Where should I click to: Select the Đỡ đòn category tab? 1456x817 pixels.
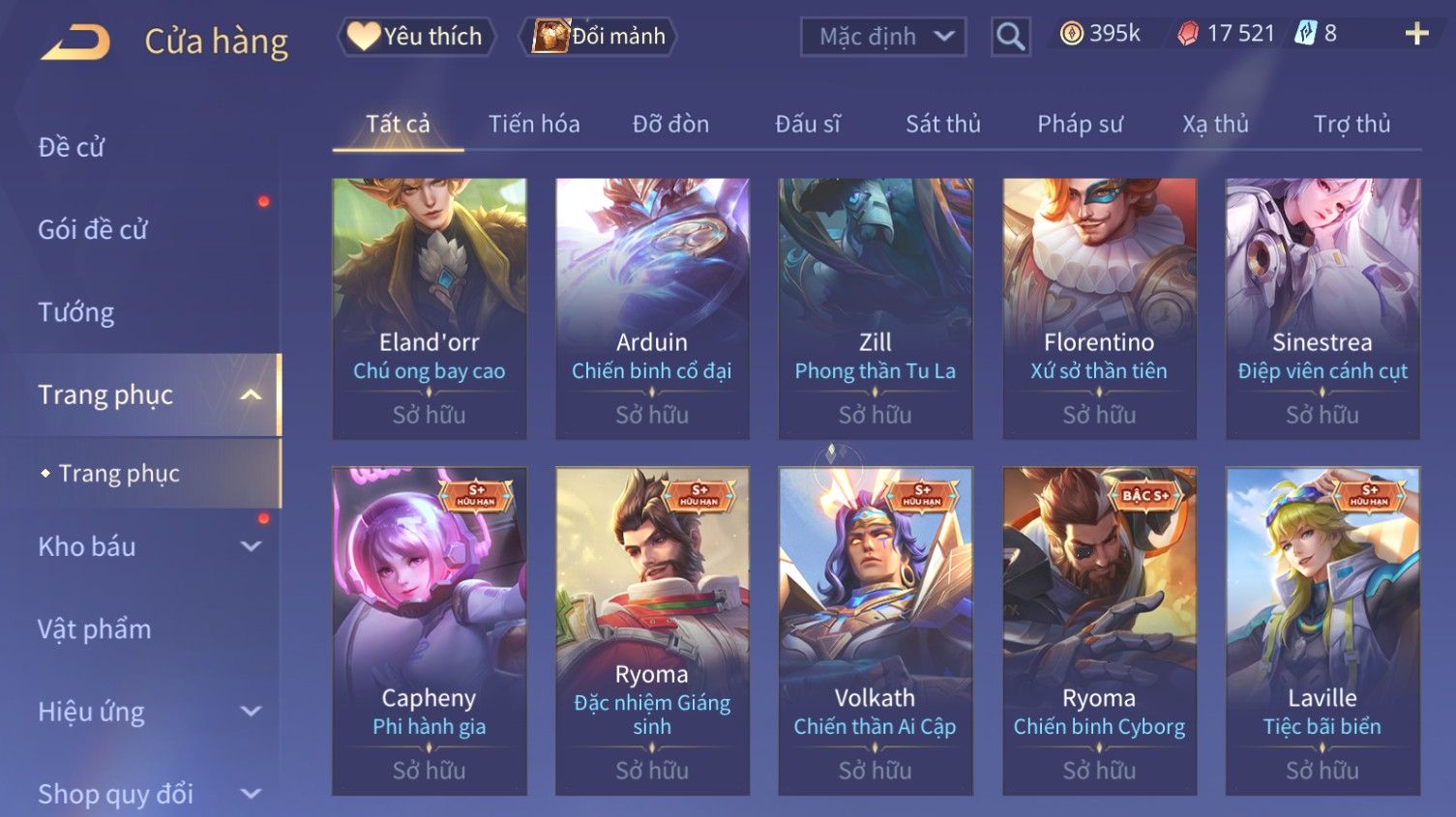(x=670, y=124)
